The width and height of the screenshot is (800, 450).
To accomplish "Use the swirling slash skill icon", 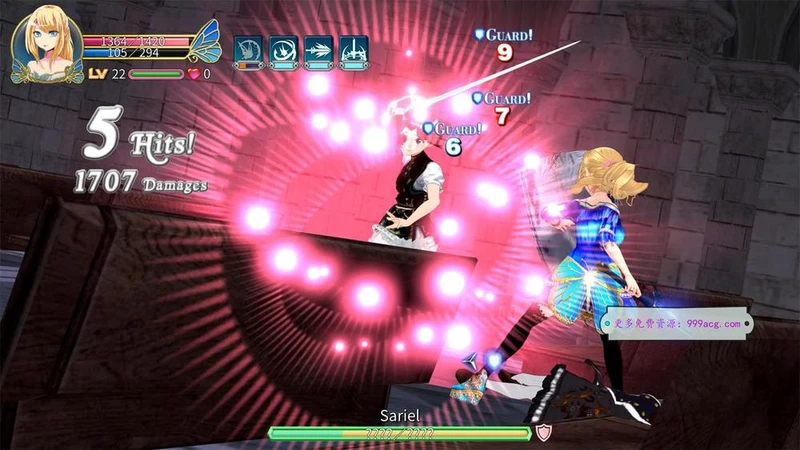I will coord(283,51).
